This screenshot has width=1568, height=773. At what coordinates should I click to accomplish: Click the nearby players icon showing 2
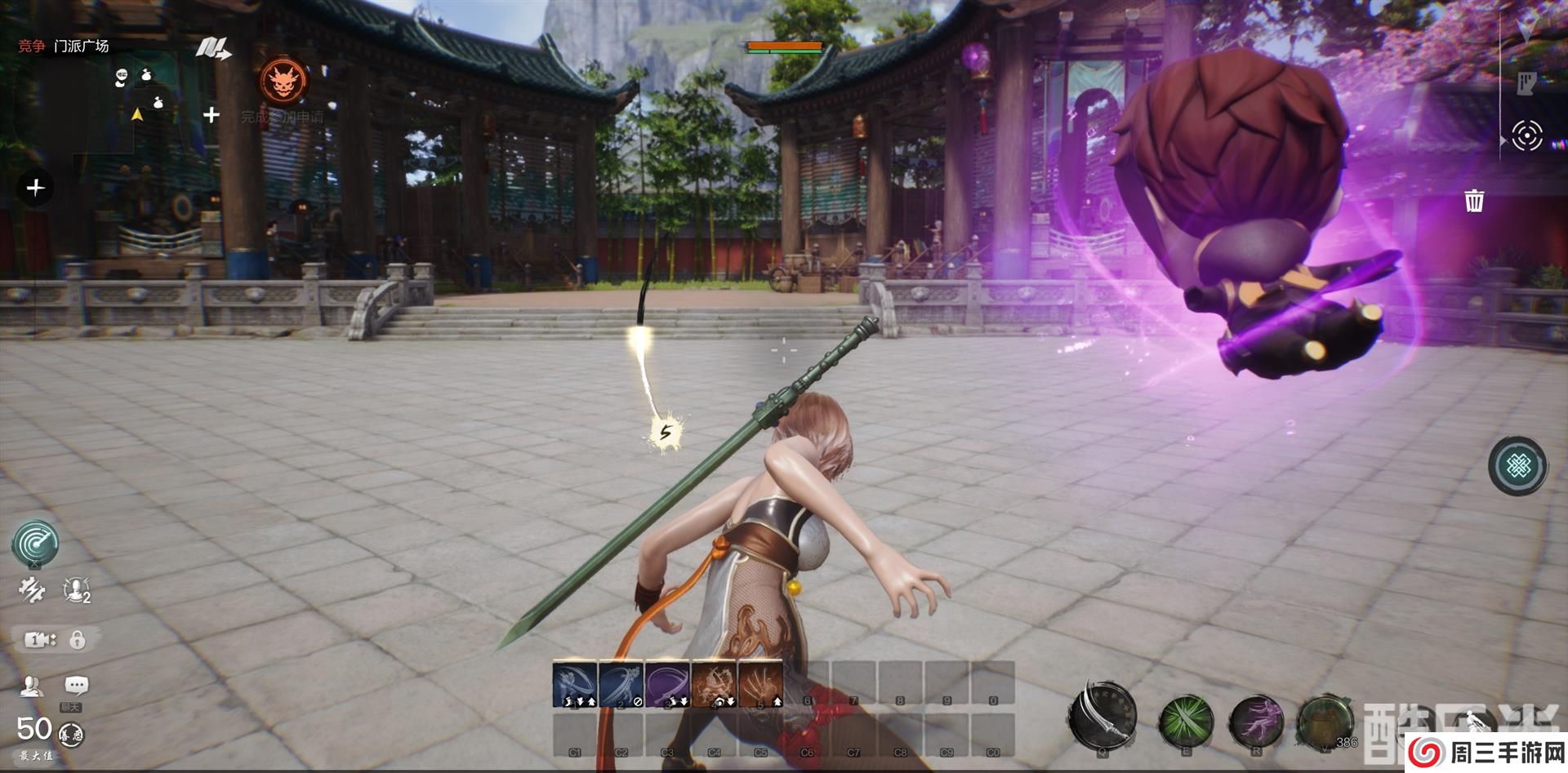coord(76,589)
